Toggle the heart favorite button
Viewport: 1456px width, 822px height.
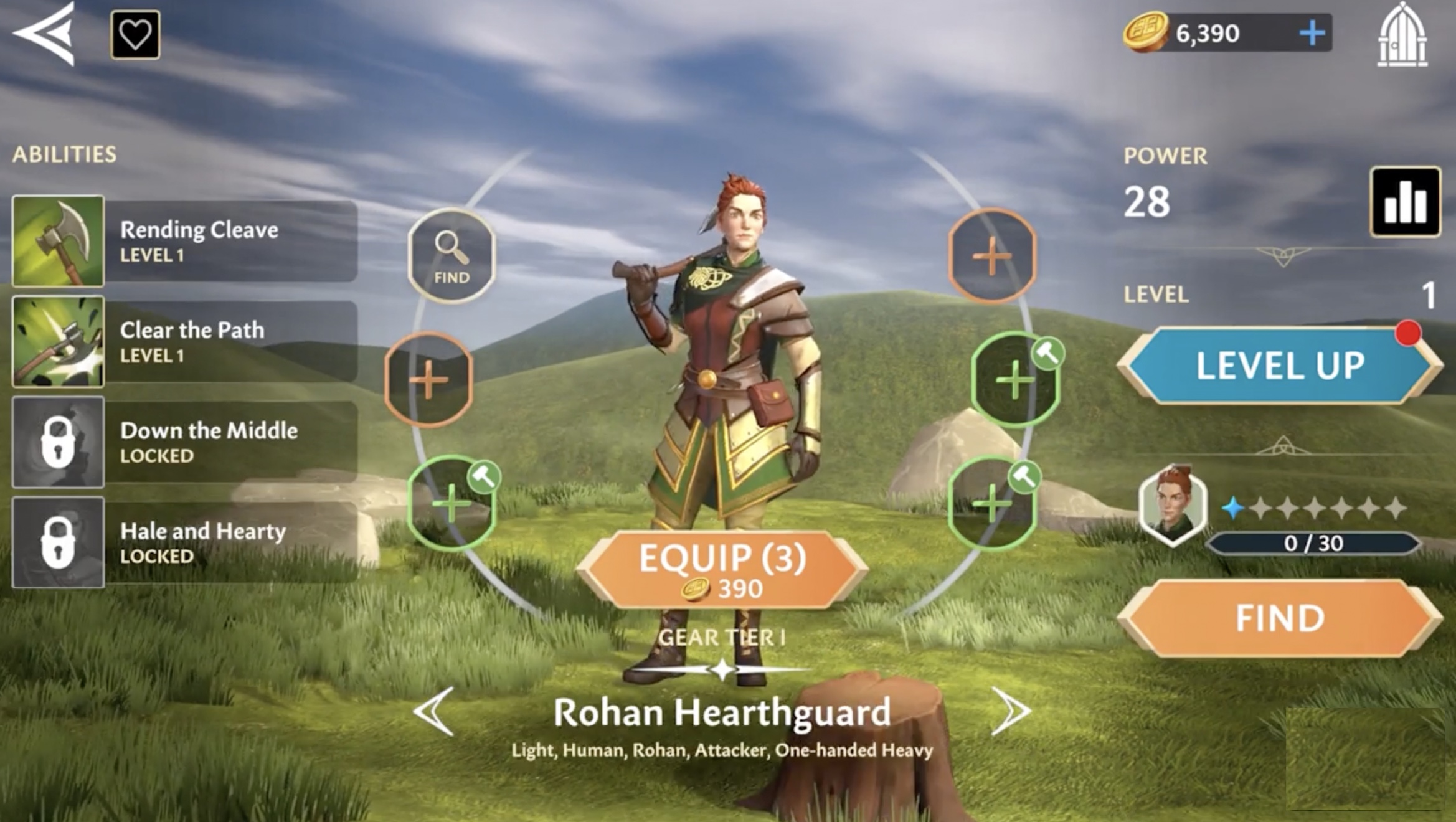point(135,35)
